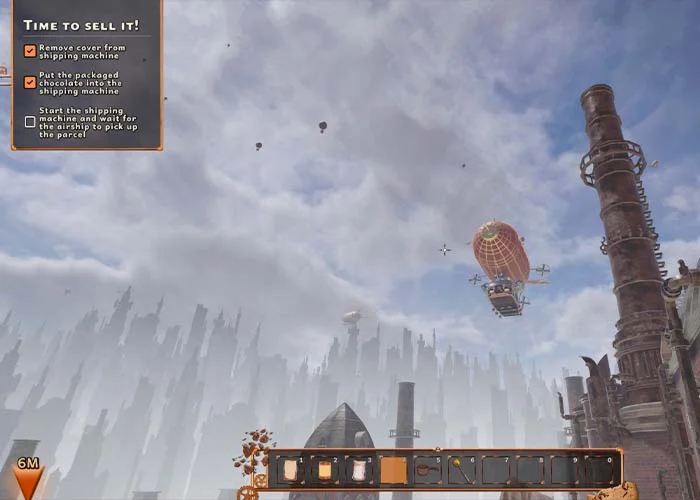Select hotbar slot 1 with the beige item

coord(291,470)
